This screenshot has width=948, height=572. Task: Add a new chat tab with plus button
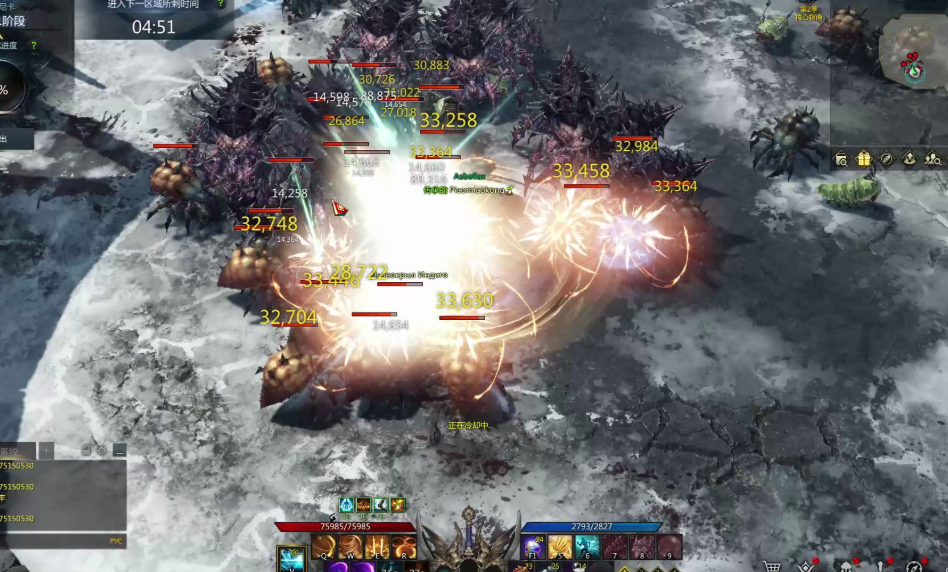(x=46, y=450)
